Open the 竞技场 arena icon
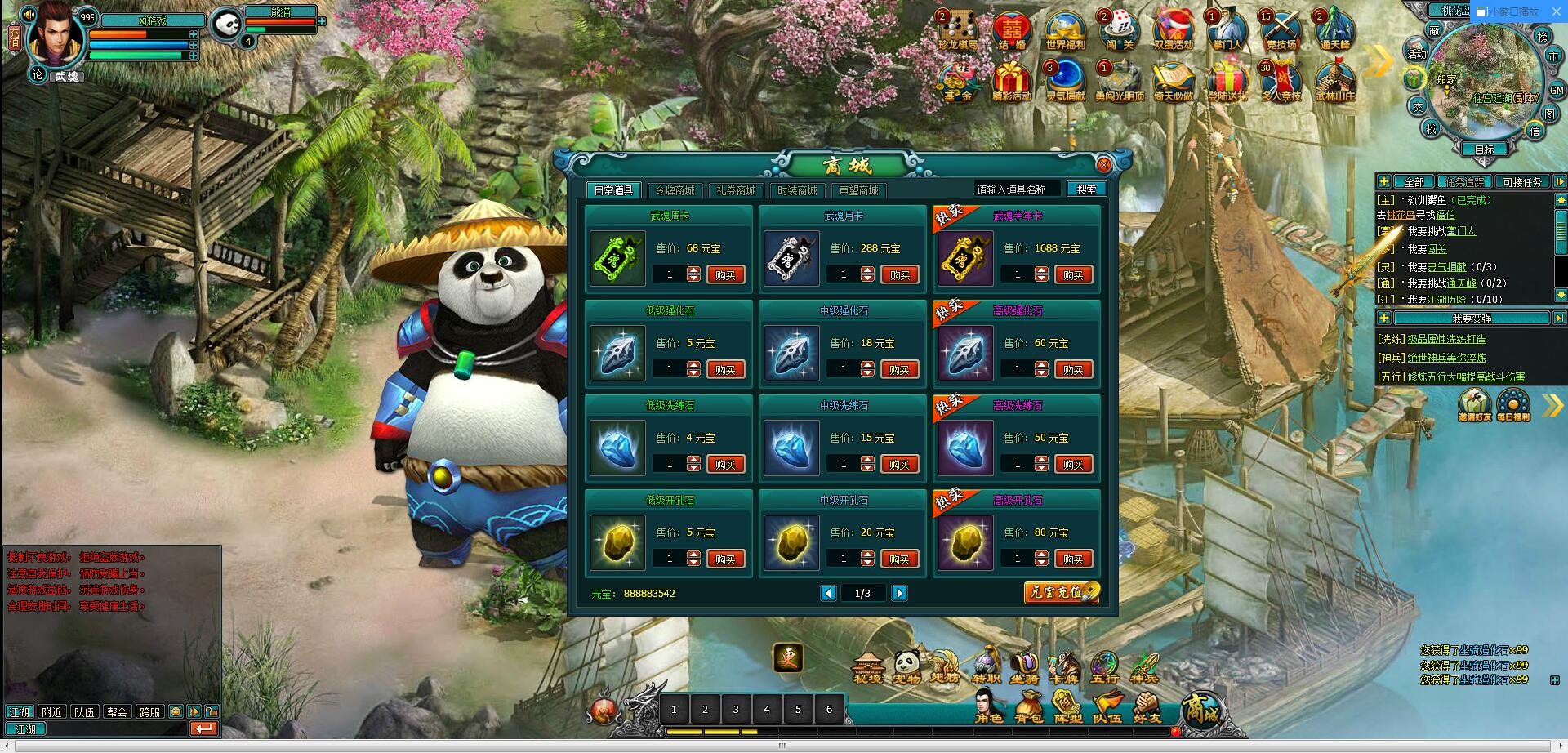 pyautogui.click(x=1281, y=31)
